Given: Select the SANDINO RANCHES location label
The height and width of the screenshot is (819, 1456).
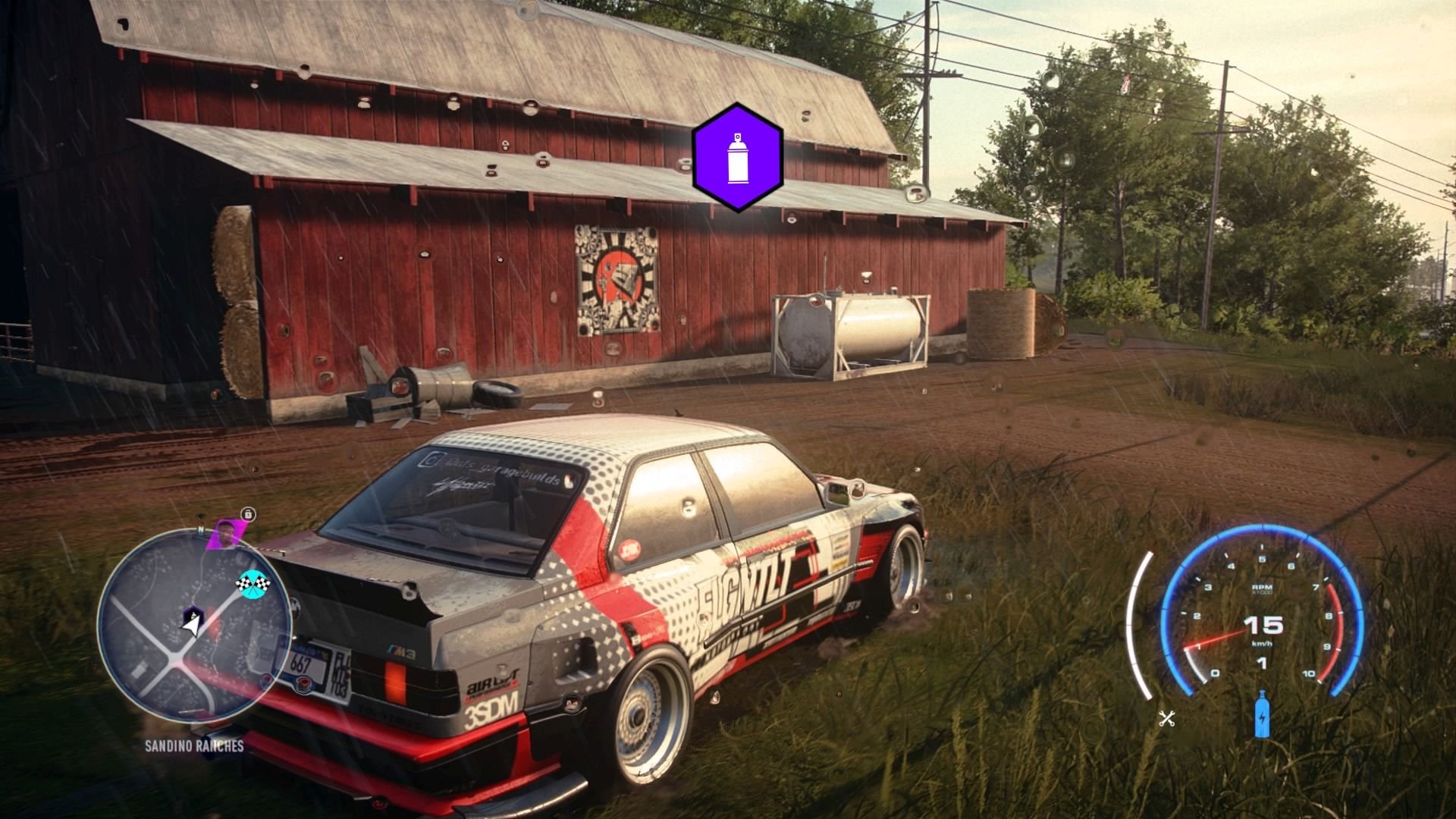Looking at the screenshot, I should point(193,745).
